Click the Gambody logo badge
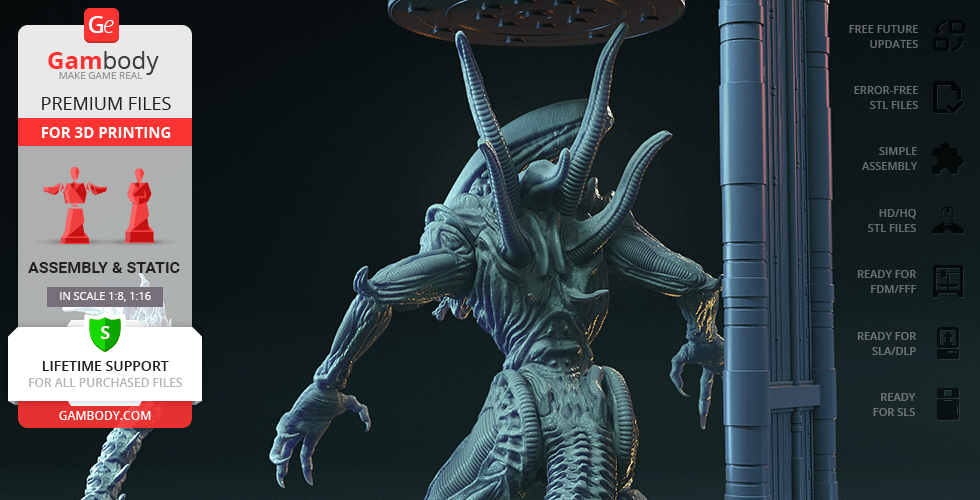 (103, 25)
